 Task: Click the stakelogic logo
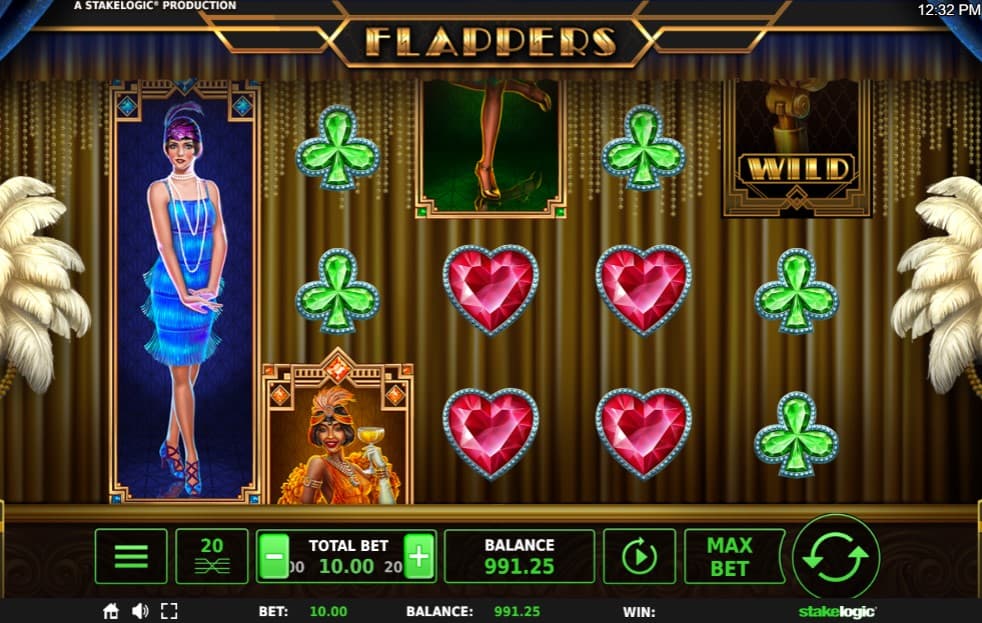click(837, 611)
